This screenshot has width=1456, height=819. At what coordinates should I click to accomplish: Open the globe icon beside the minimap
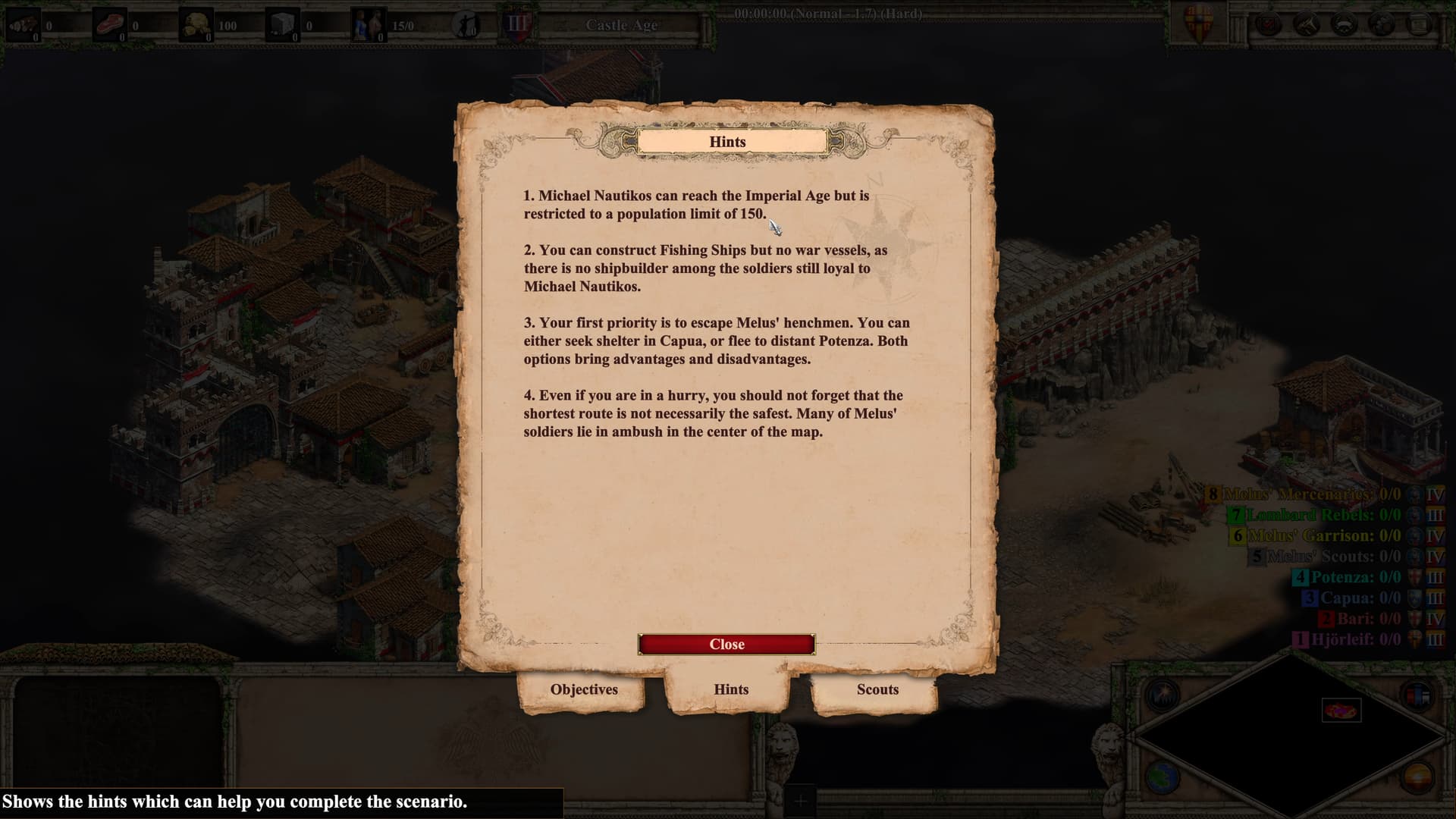tap(1163, 777)
